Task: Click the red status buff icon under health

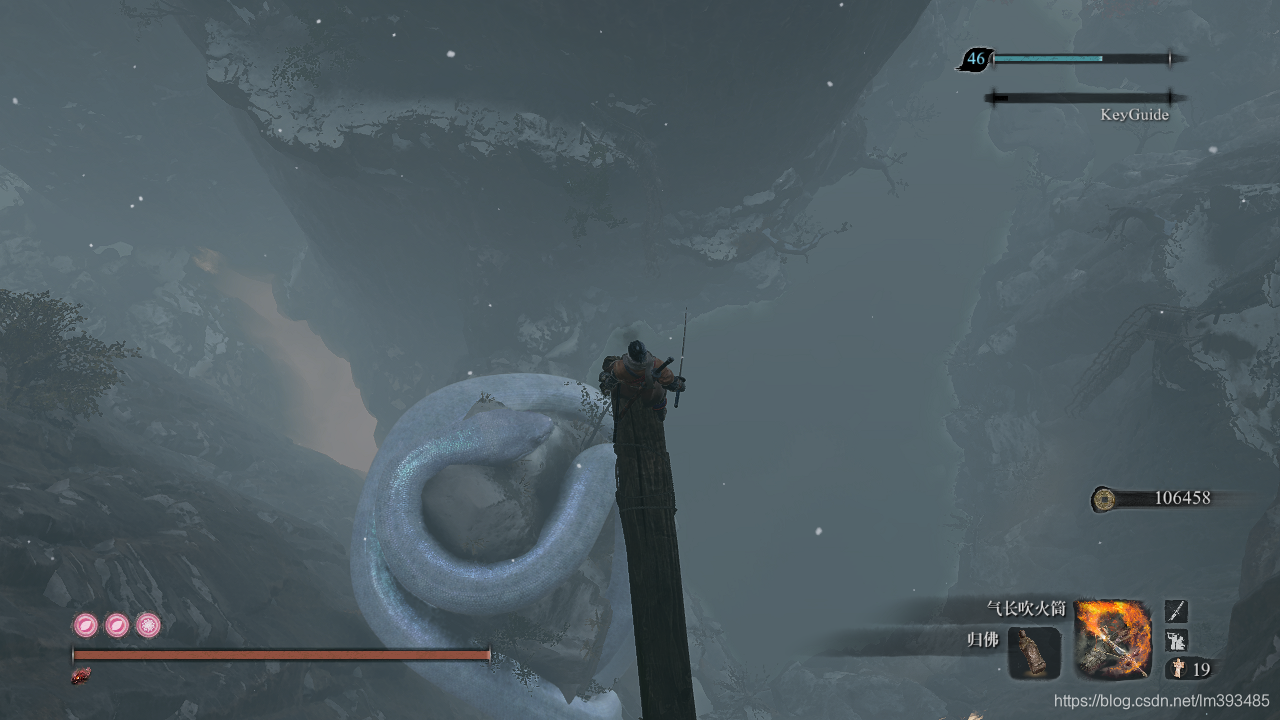Action: pyautogui.click(x=81, y=677)
